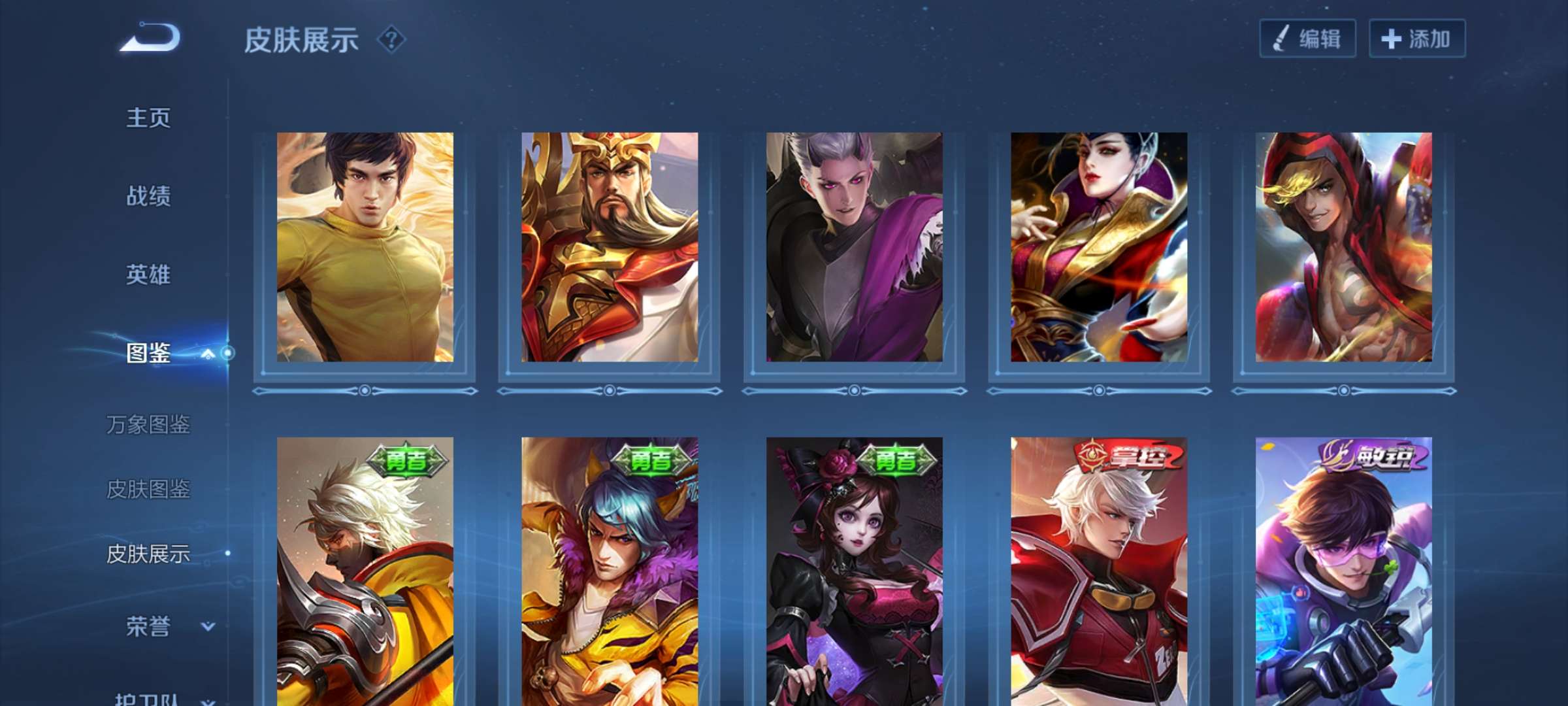Collapse the 图鉴 gallery section
The image size is (1568, 706).
(208, 354)
